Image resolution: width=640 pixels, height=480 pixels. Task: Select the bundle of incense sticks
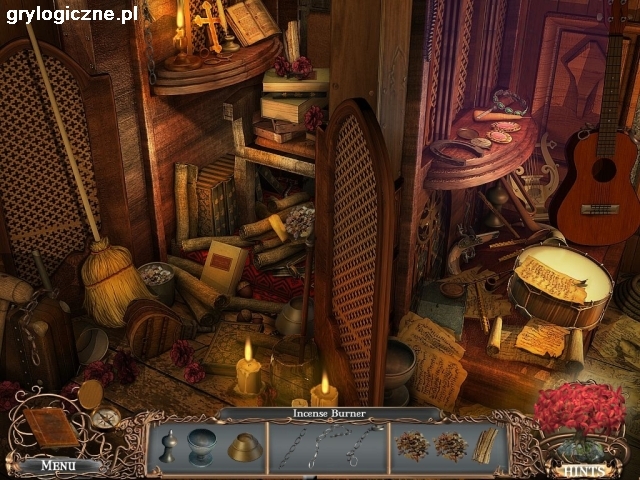485,446
